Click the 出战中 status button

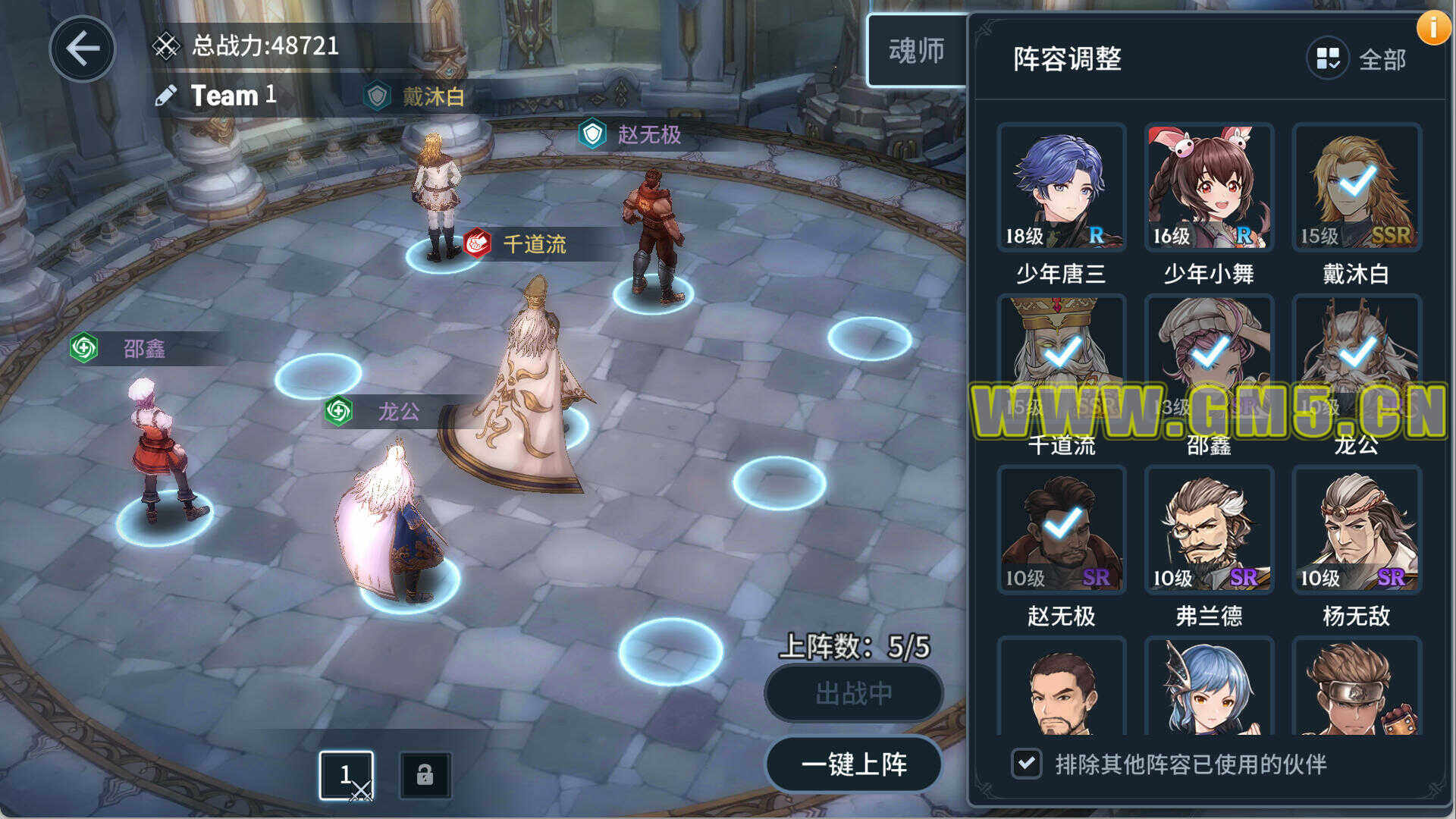pyautogui.click(x=854, y=693)
